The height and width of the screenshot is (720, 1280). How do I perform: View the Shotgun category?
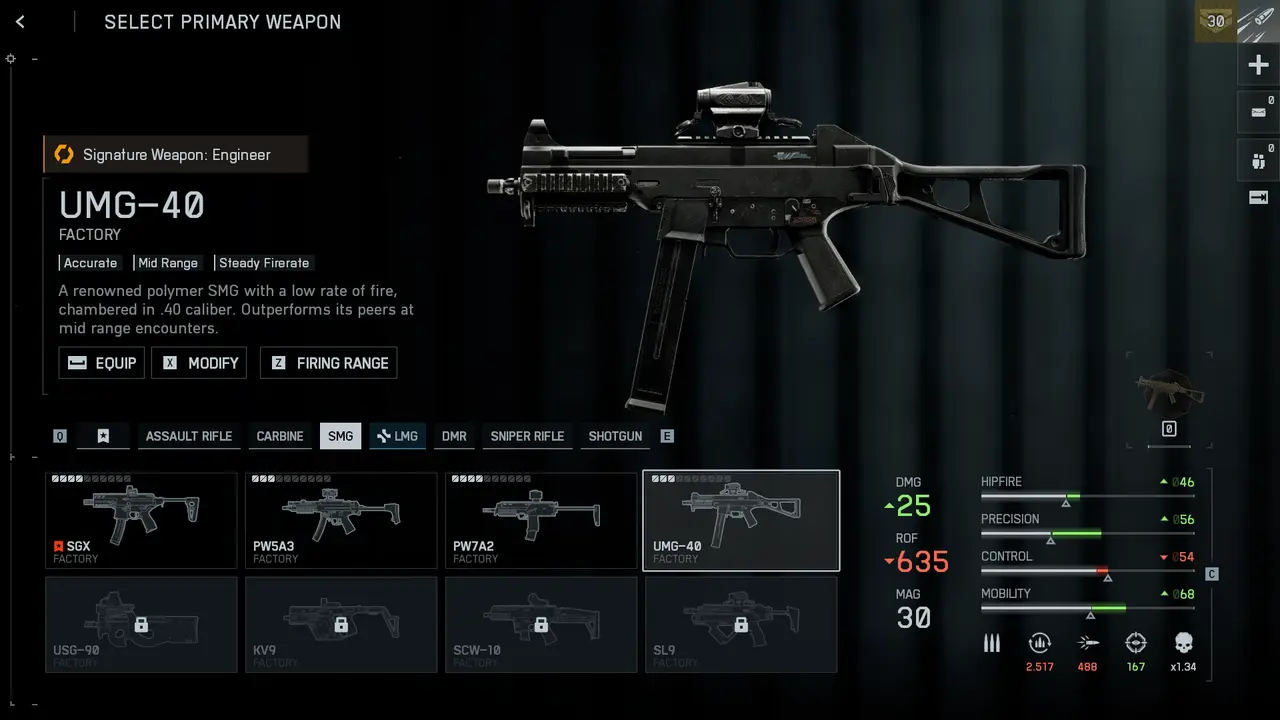pyautogui.click(x=615, y=436)
